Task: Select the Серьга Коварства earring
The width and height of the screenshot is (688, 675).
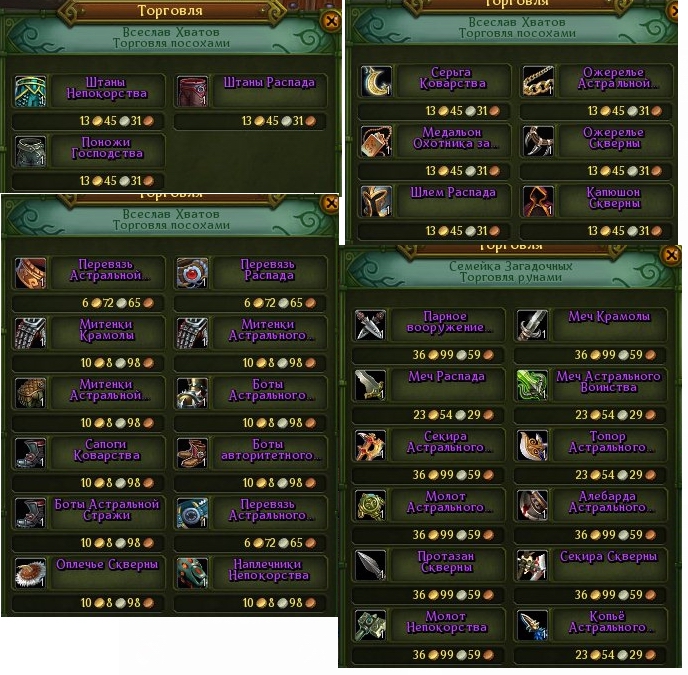Action: coord(436,79)
